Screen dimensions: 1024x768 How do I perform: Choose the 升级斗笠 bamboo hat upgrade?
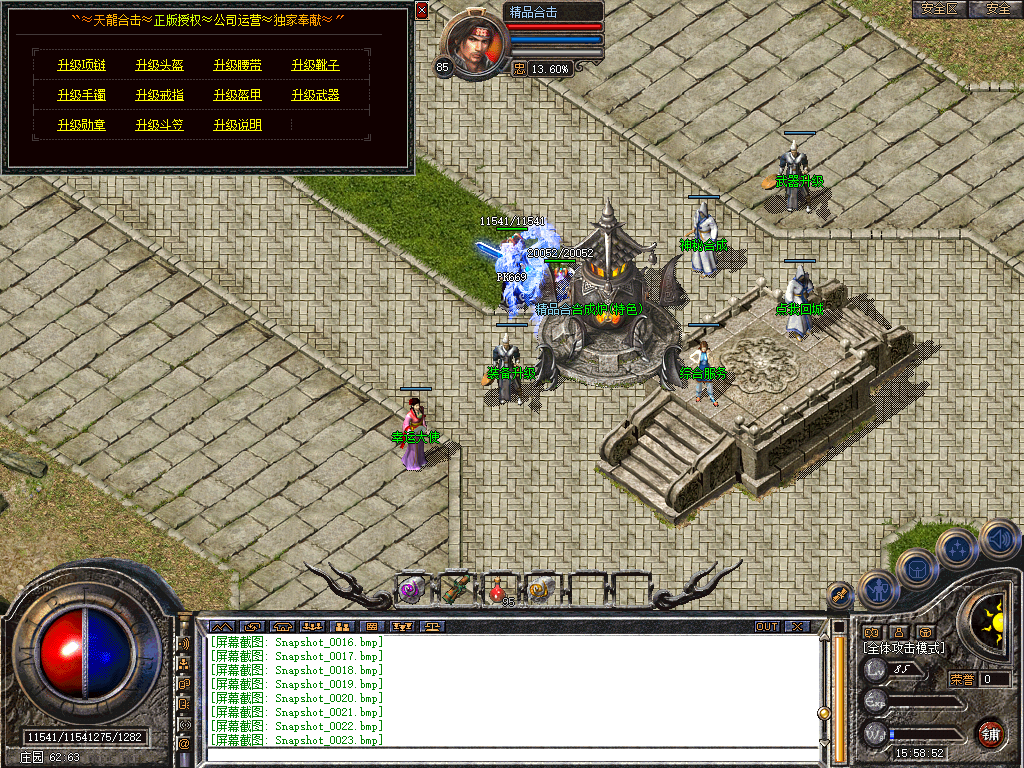click(x=159, y=126)
